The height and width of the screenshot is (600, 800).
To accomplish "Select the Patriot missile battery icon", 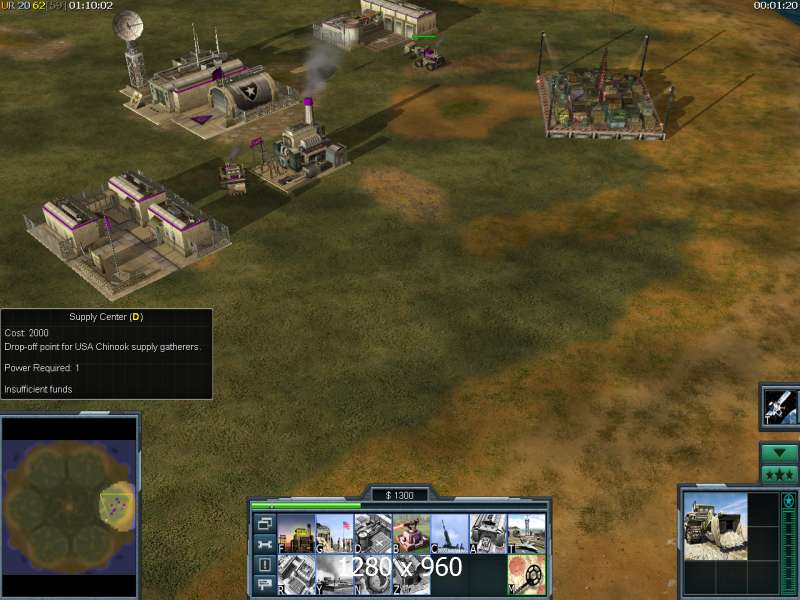I will click(x=450, y=534).
